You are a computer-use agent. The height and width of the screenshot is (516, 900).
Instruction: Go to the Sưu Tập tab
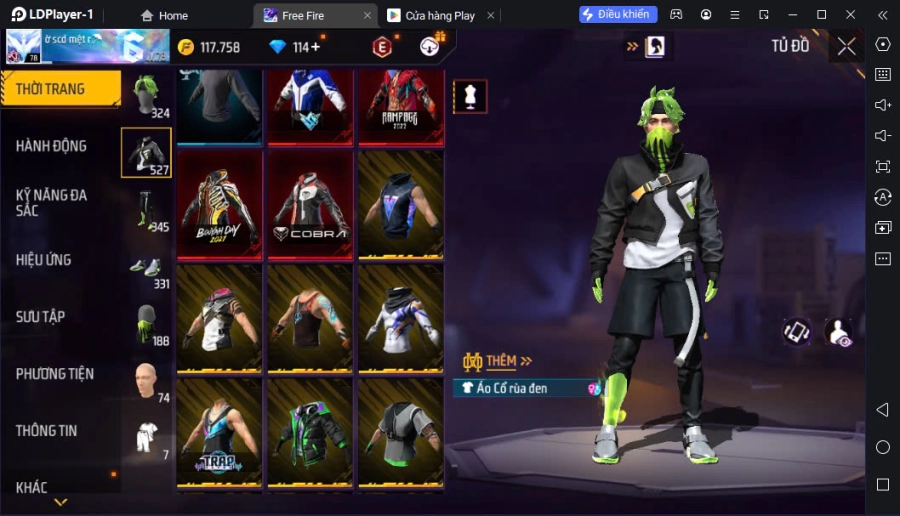[x=41, y=317]
